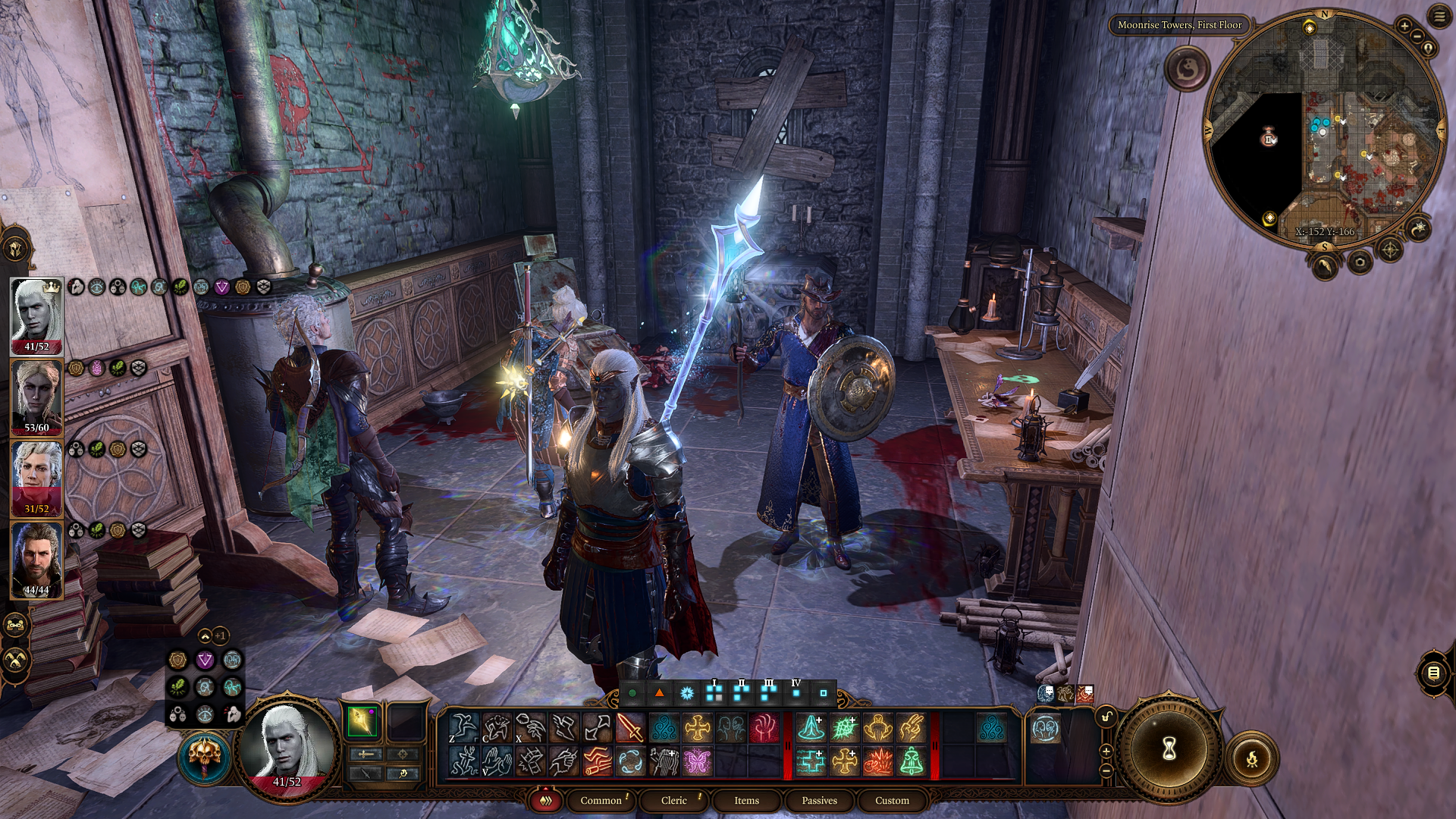
Task: Open the main menu hamburger button
Action: point(1439,17)
